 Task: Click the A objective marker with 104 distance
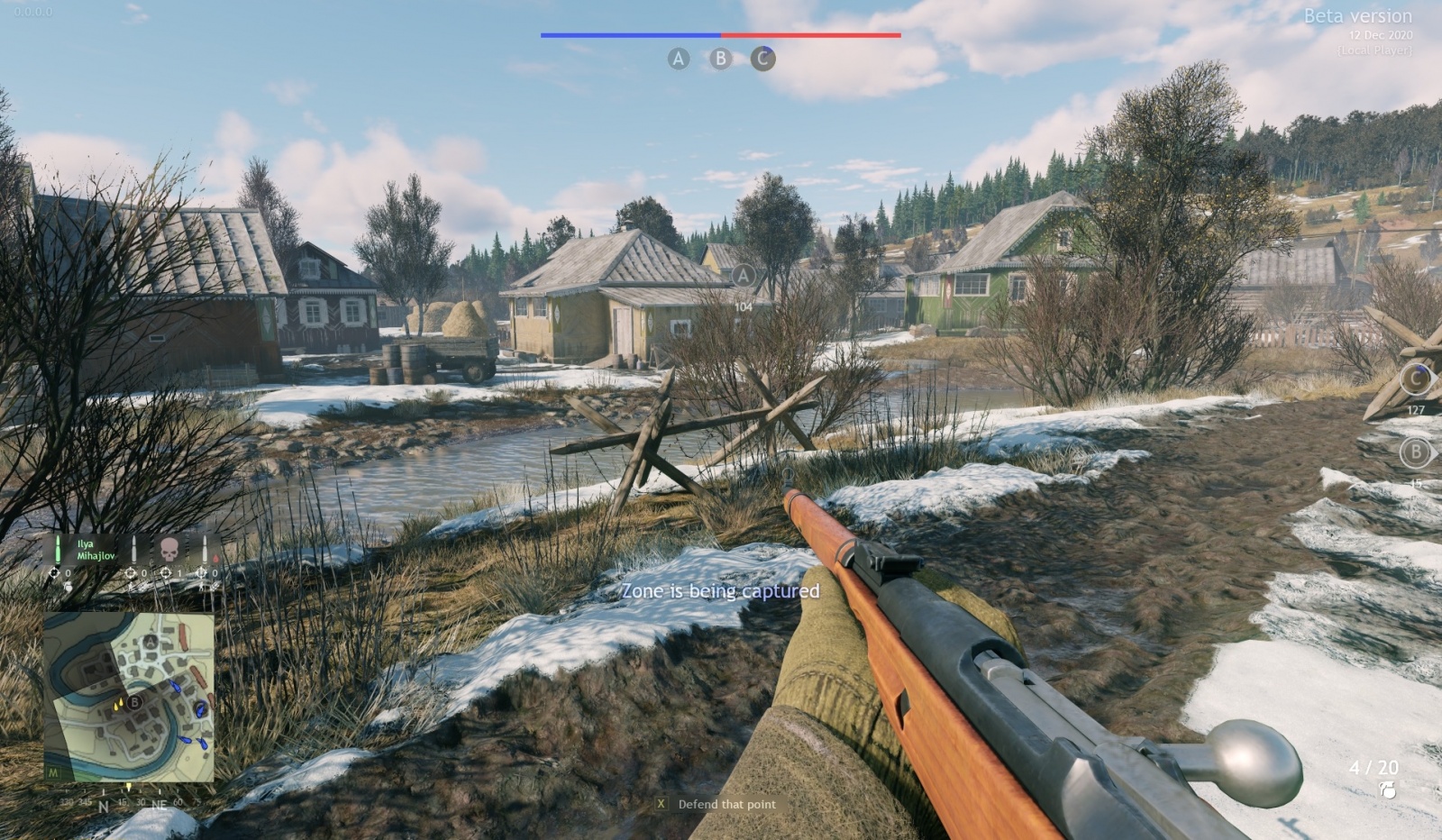[x=743, y=276]
